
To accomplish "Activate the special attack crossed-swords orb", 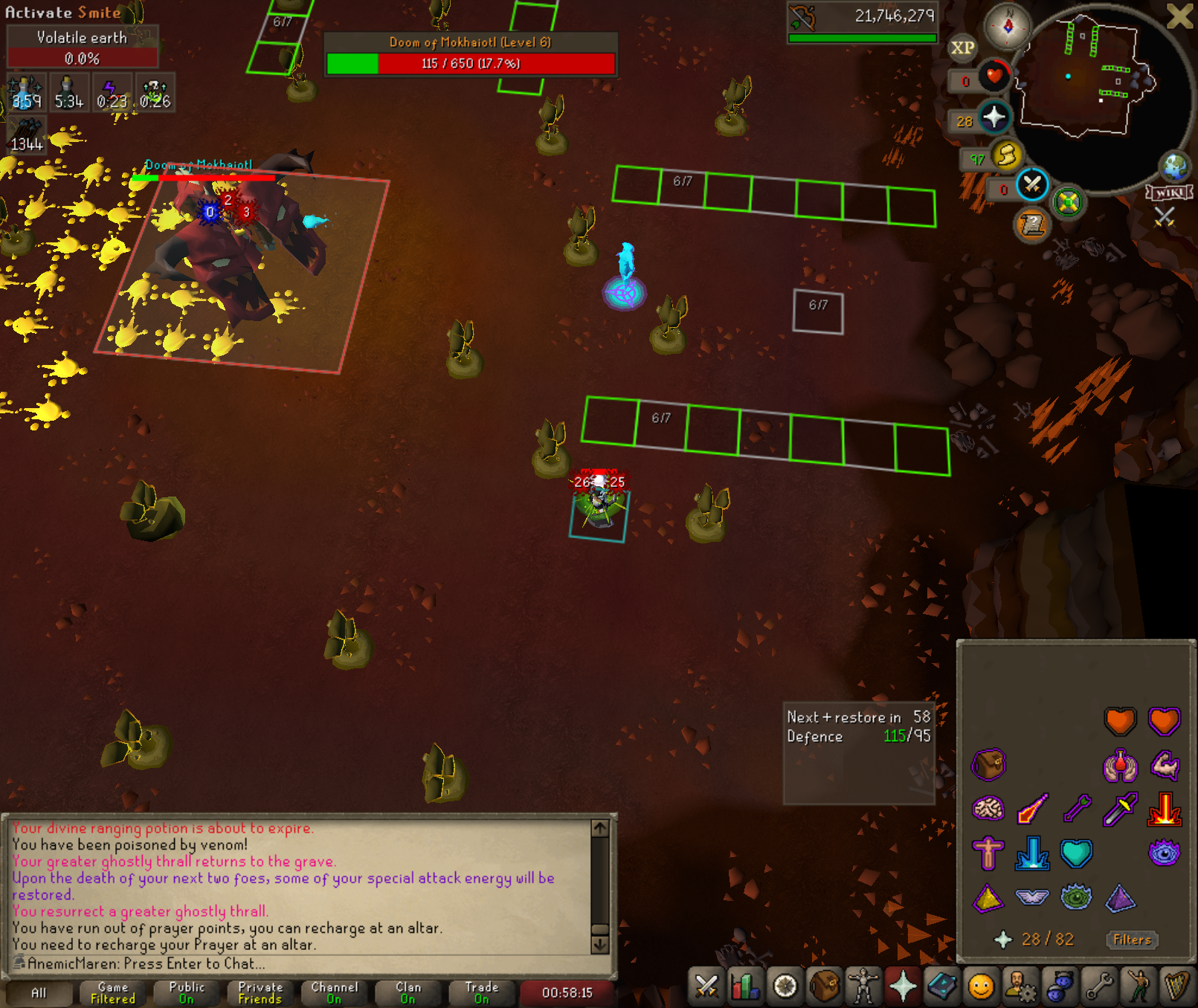I will point(1032,185).
